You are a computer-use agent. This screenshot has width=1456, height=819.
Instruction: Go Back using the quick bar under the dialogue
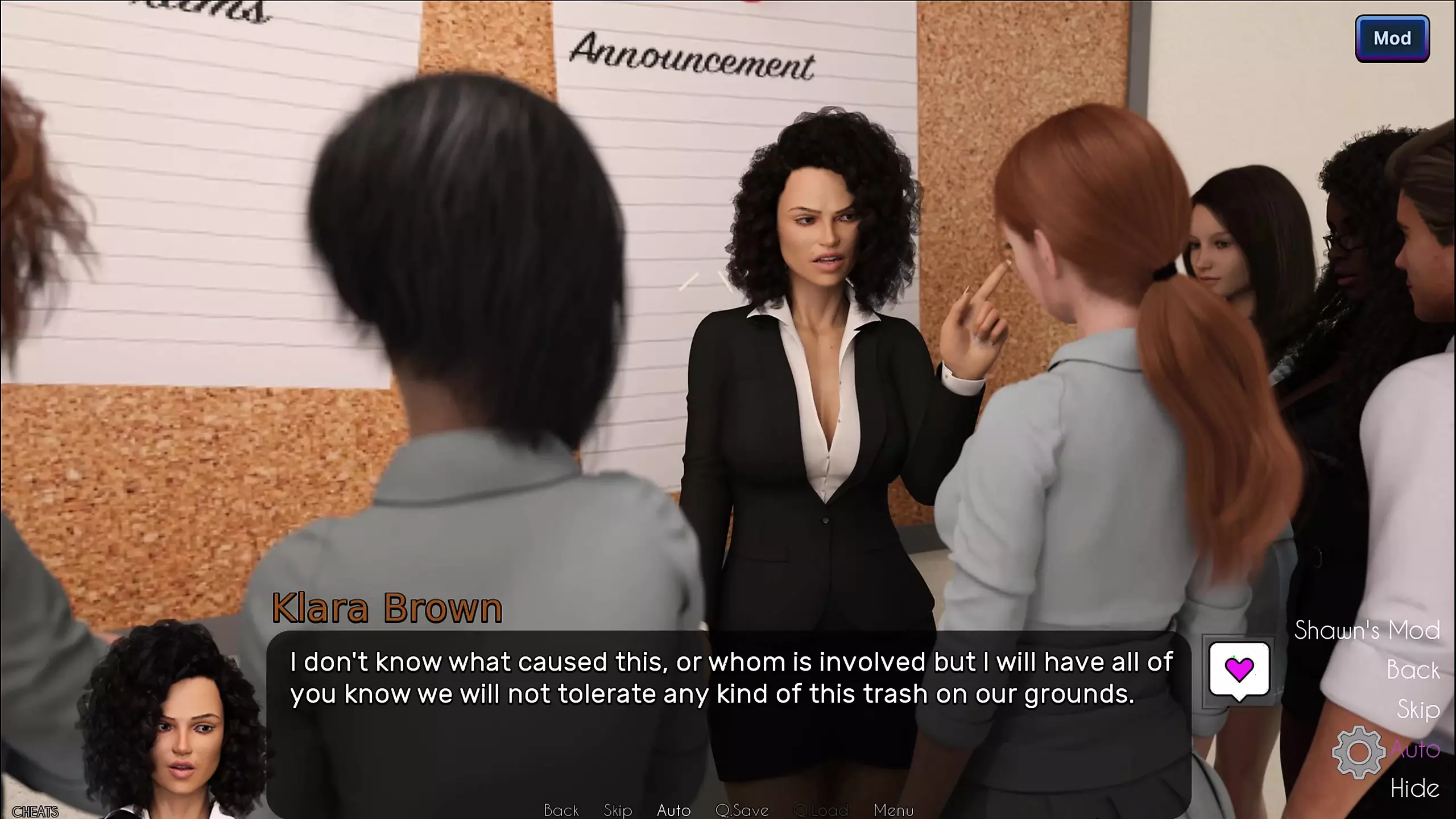[x=561, y=810]
